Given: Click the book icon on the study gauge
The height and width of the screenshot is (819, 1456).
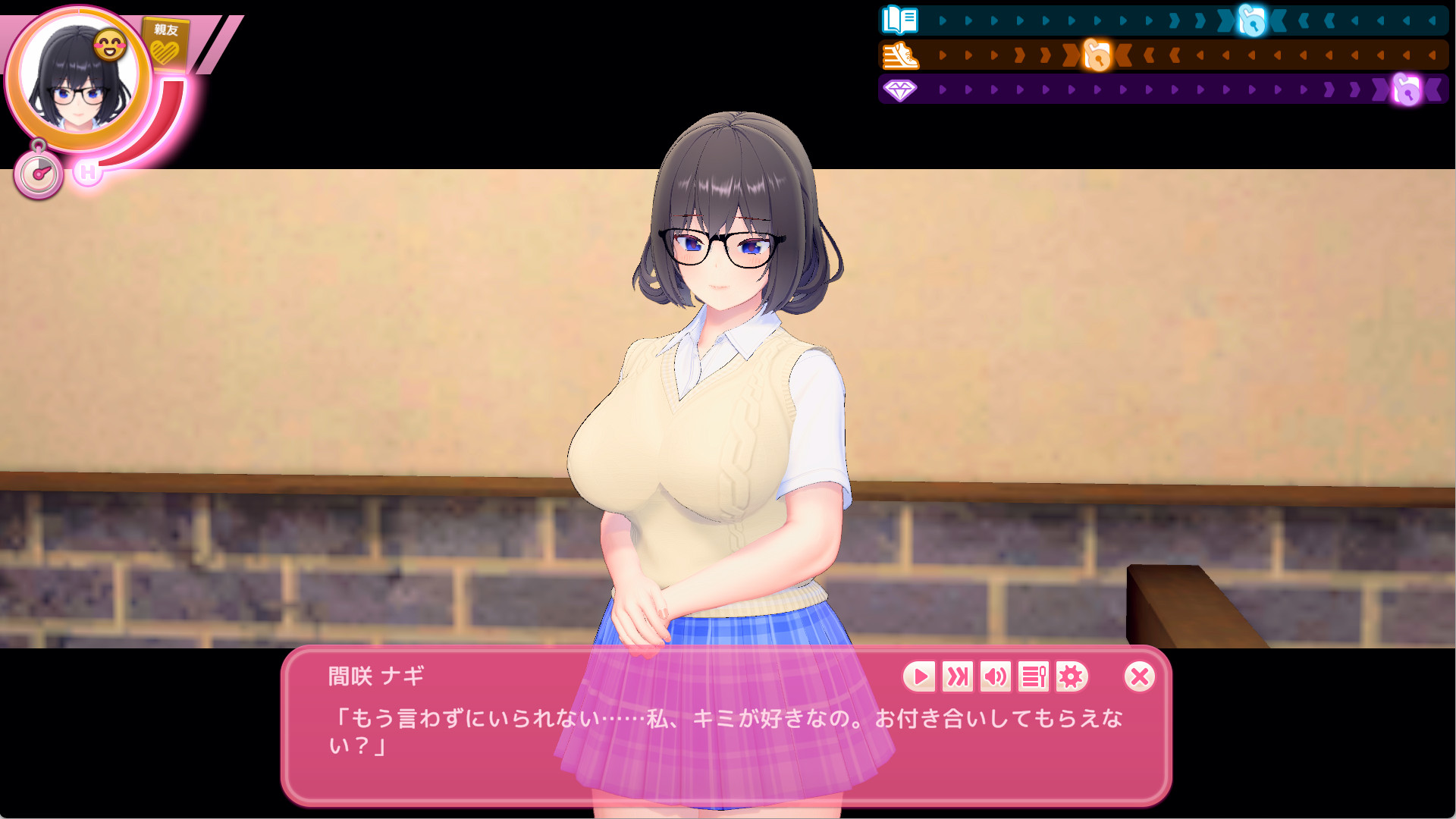Looking at the screenshot, I should [x=899, y=20].
